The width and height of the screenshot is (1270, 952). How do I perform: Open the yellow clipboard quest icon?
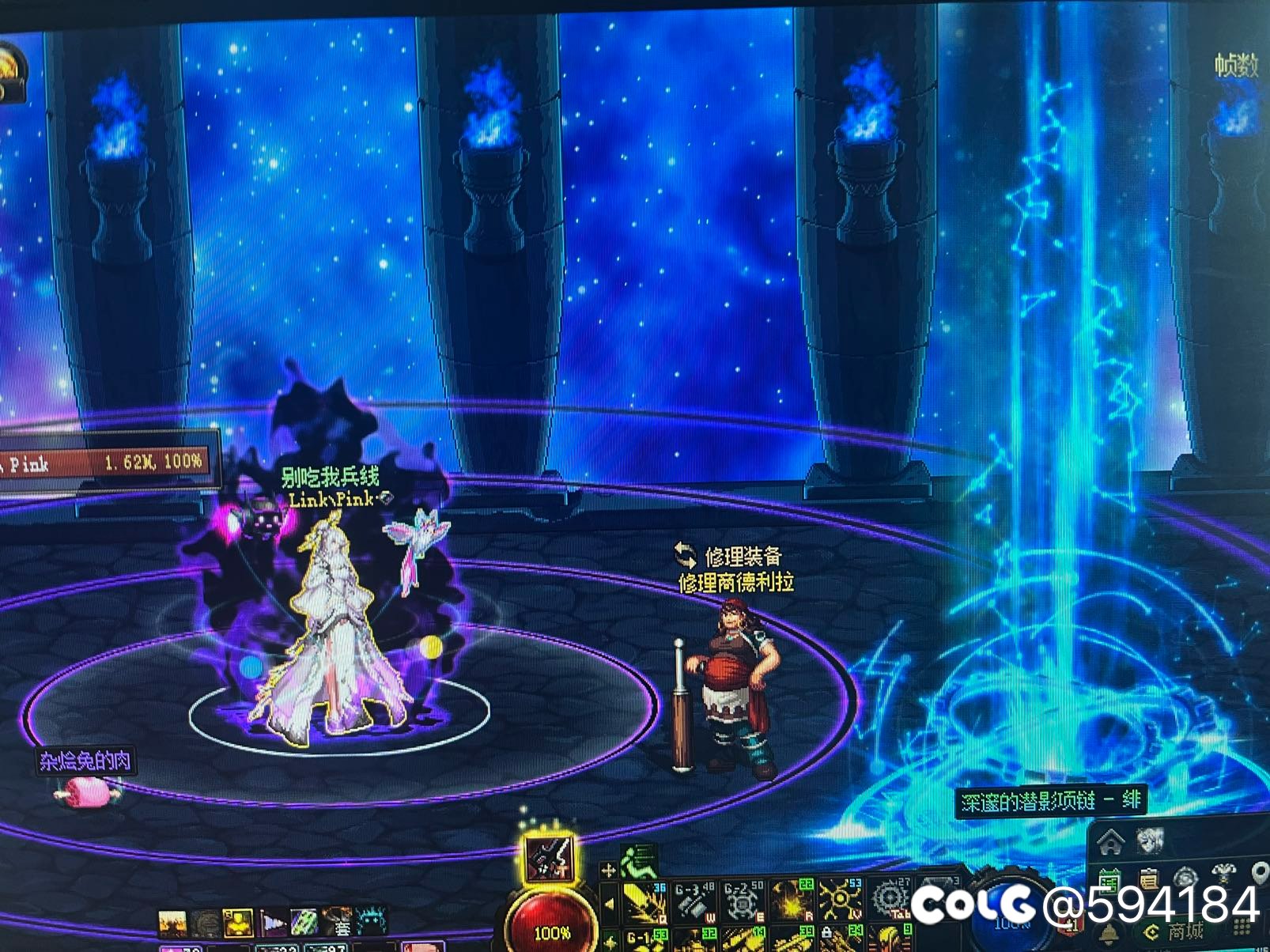tap(1148, 880)
